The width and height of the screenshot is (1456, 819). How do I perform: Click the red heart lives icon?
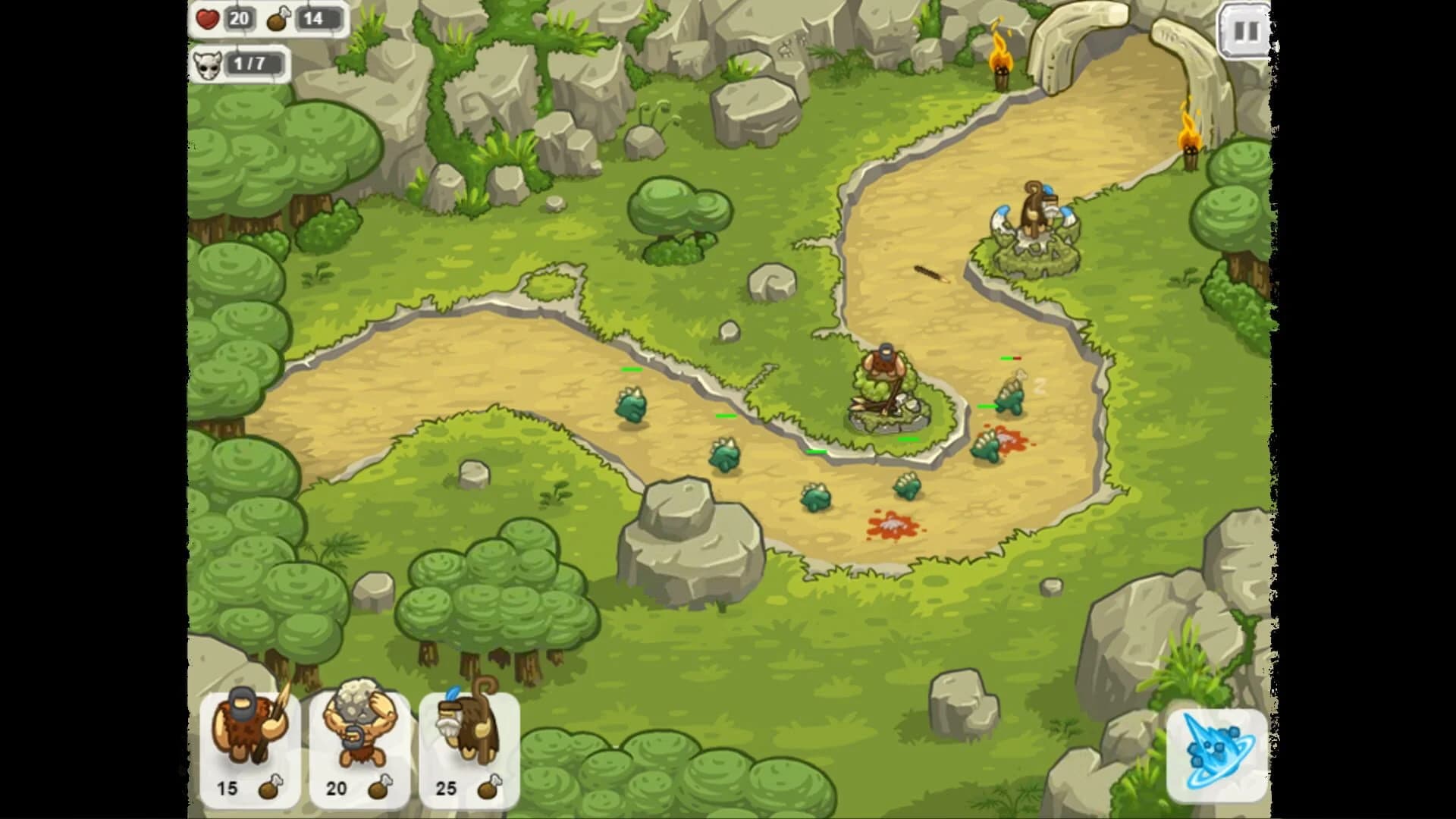206,20
